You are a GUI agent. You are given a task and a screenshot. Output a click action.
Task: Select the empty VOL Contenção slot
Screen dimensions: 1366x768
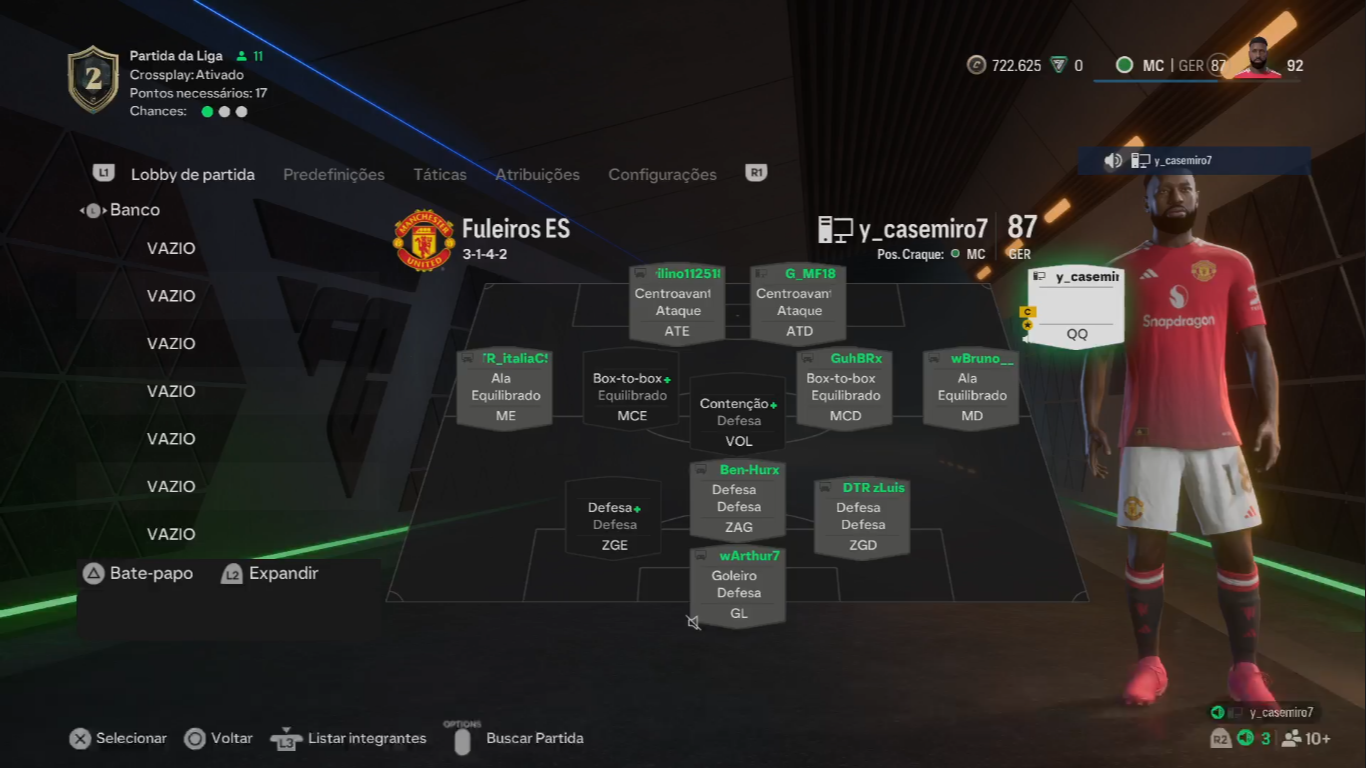738,413
